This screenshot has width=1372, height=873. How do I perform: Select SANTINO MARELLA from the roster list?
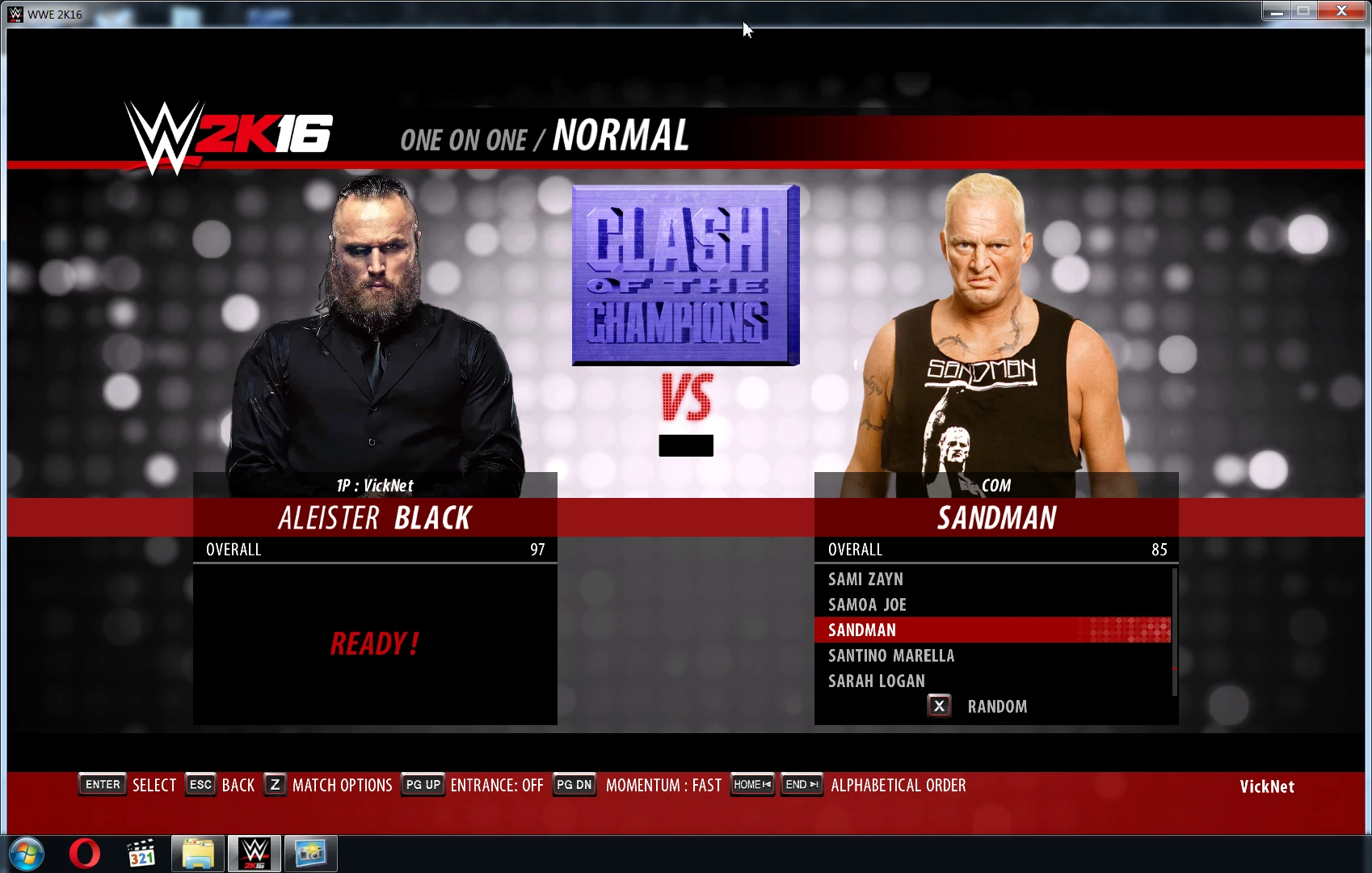pos(890,656)
